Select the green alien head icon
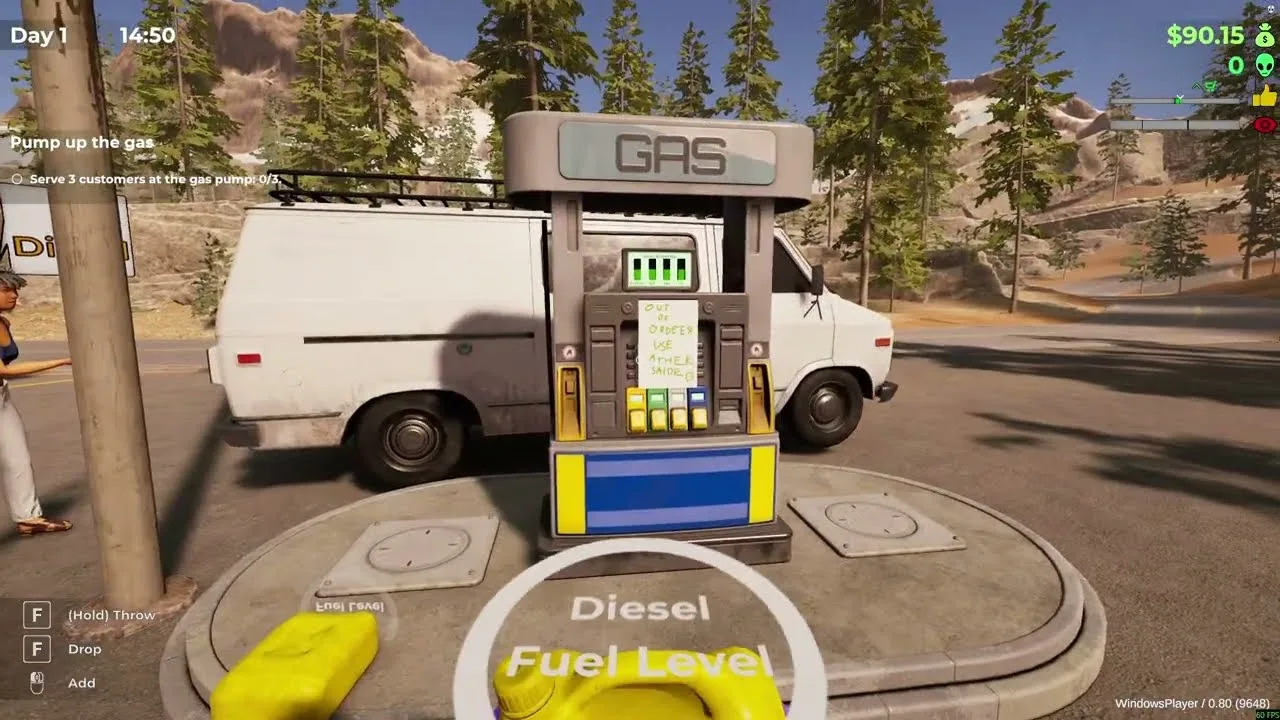 [x=1263, y=66]
